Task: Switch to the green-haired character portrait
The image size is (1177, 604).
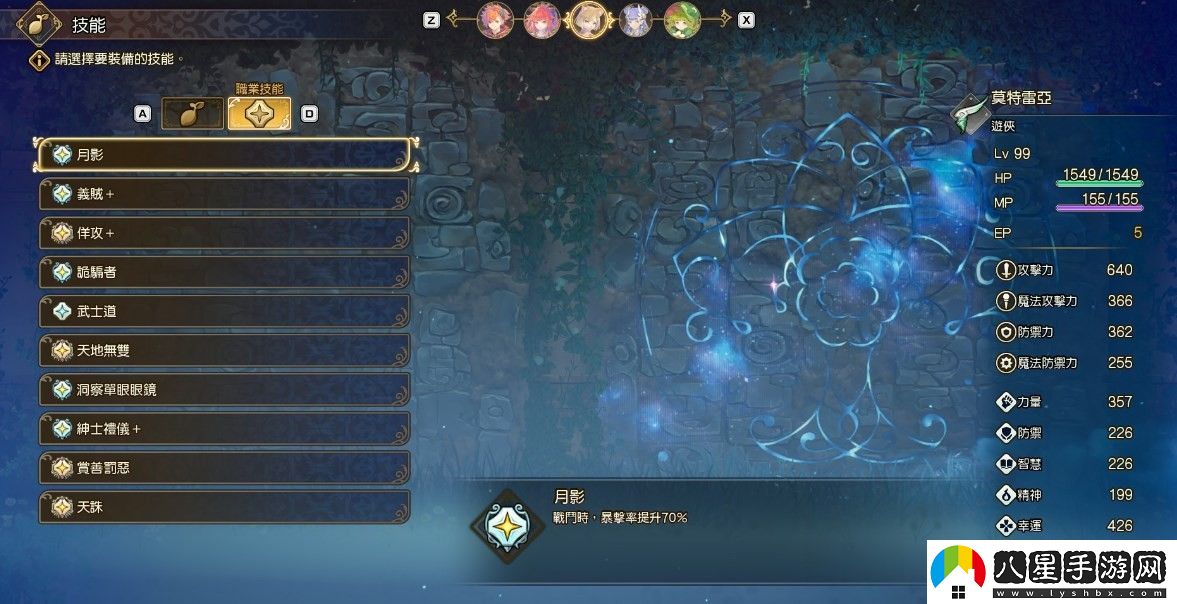Action: click(683, 19)
